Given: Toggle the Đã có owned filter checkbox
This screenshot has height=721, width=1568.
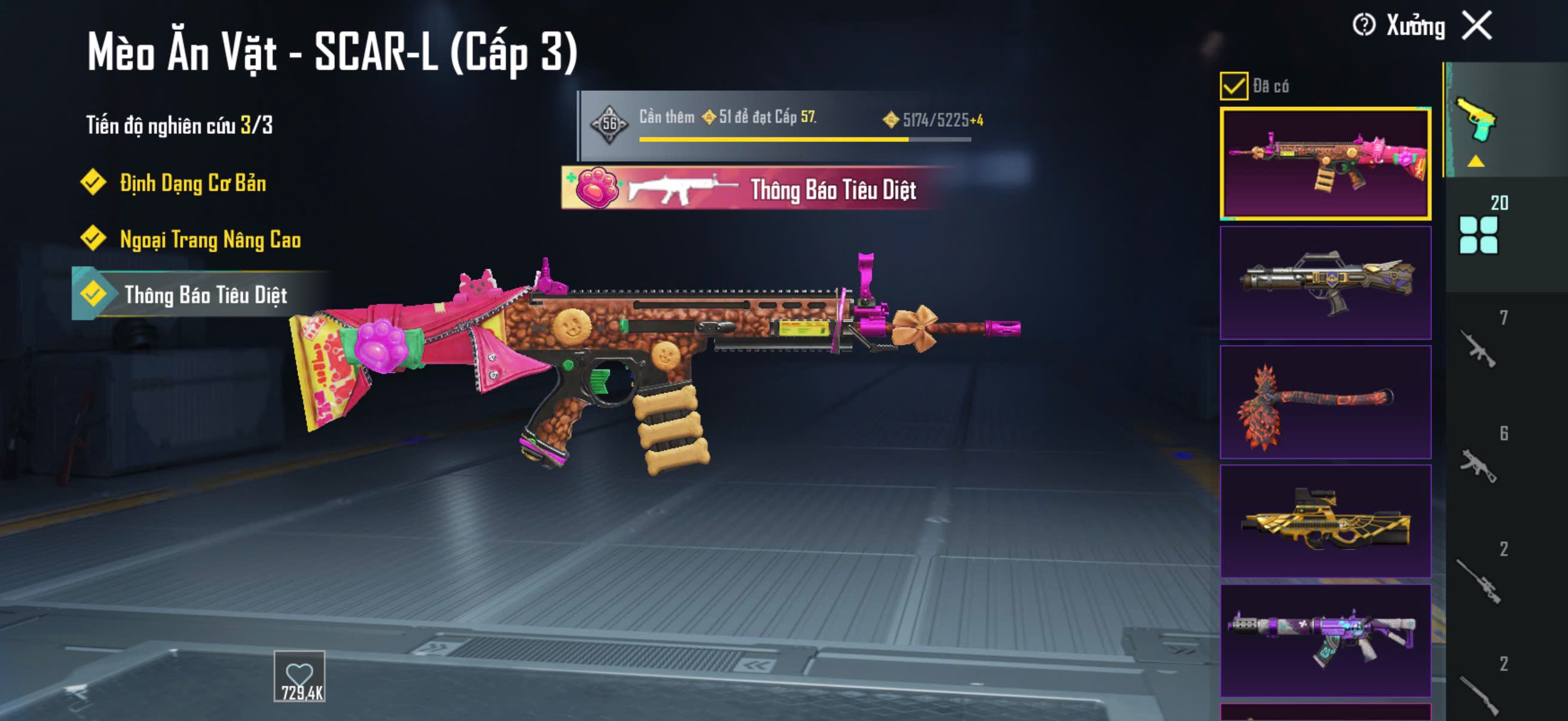Looking at the screenshot, I should (x=1233, y=85).
